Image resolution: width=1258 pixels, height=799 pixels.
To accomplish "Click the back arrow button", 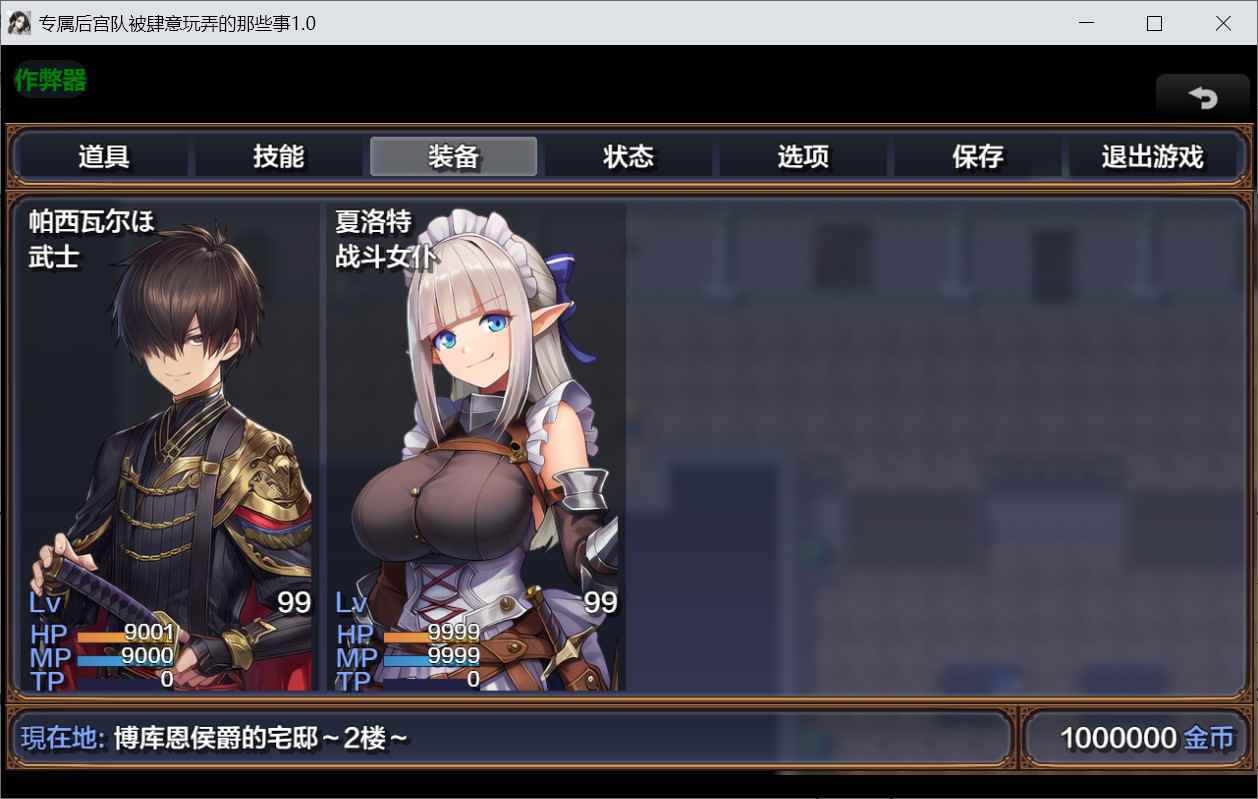I will 1202,97.
